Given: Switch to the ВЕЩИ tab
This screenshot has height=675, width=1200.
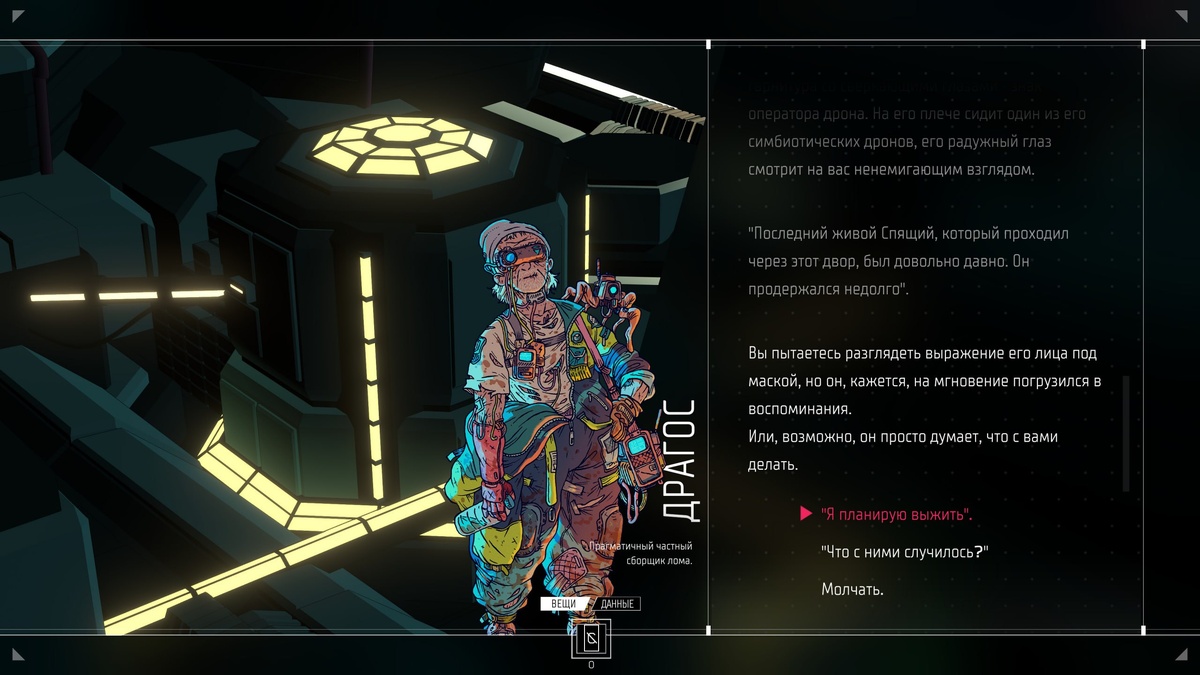Looking at the screenshot, I should click(x=563, y=604).
